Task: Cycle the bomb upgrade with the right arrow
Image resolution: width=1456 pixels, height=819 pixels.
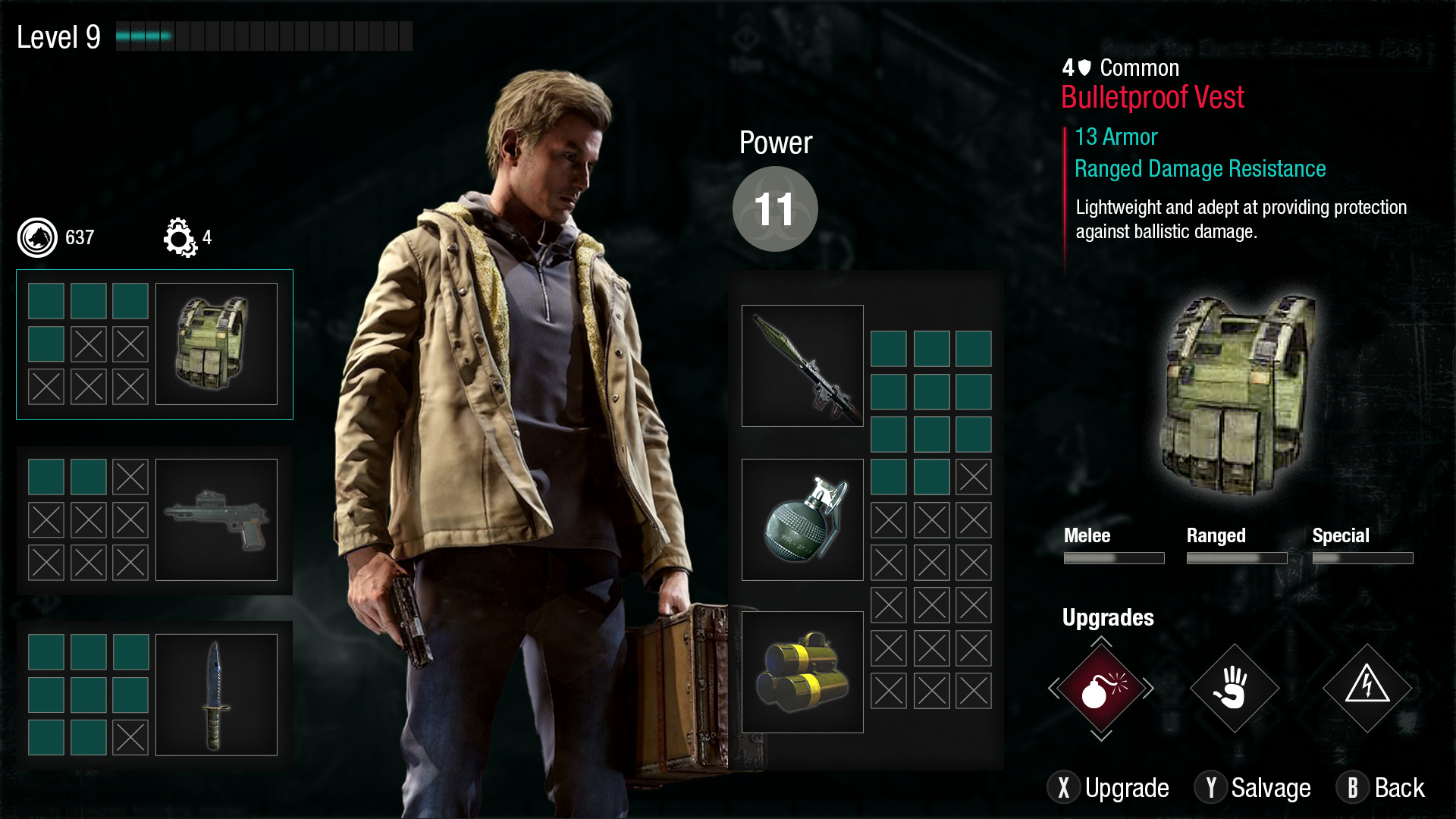Action: pos(1149,689)
